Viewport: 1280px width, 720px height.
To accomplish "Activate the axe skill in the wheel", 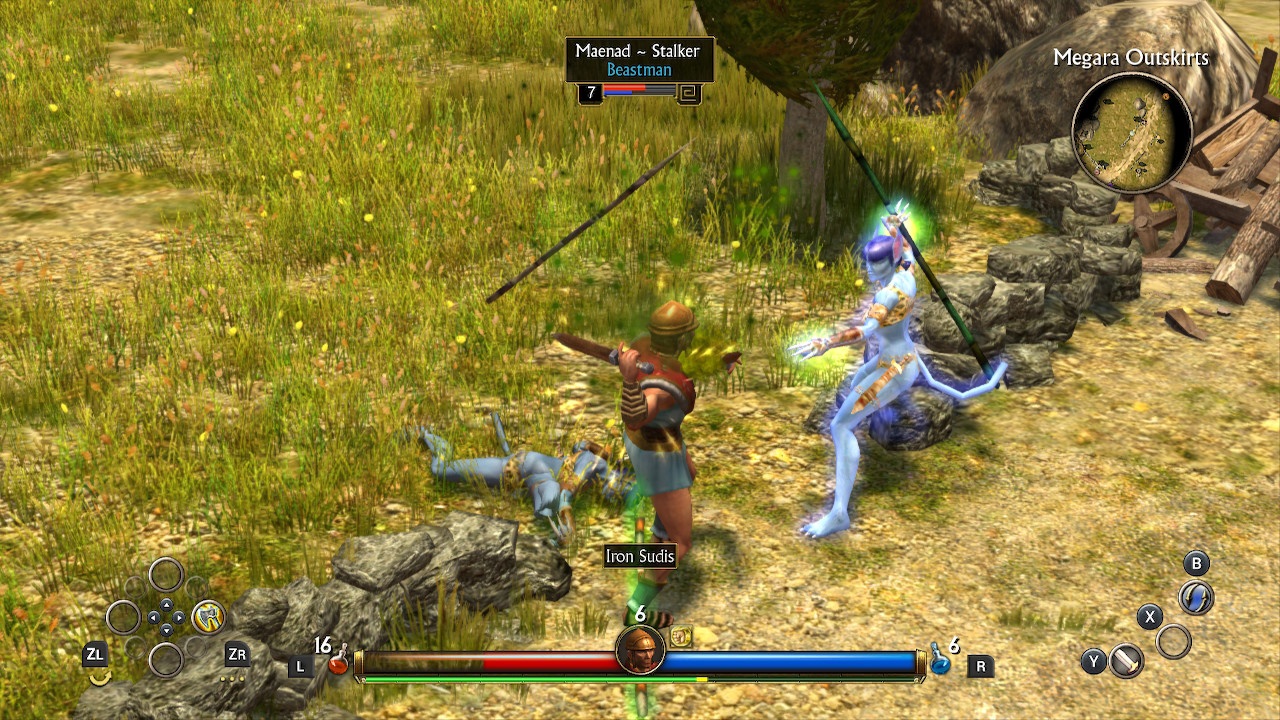I will [208, 616].
